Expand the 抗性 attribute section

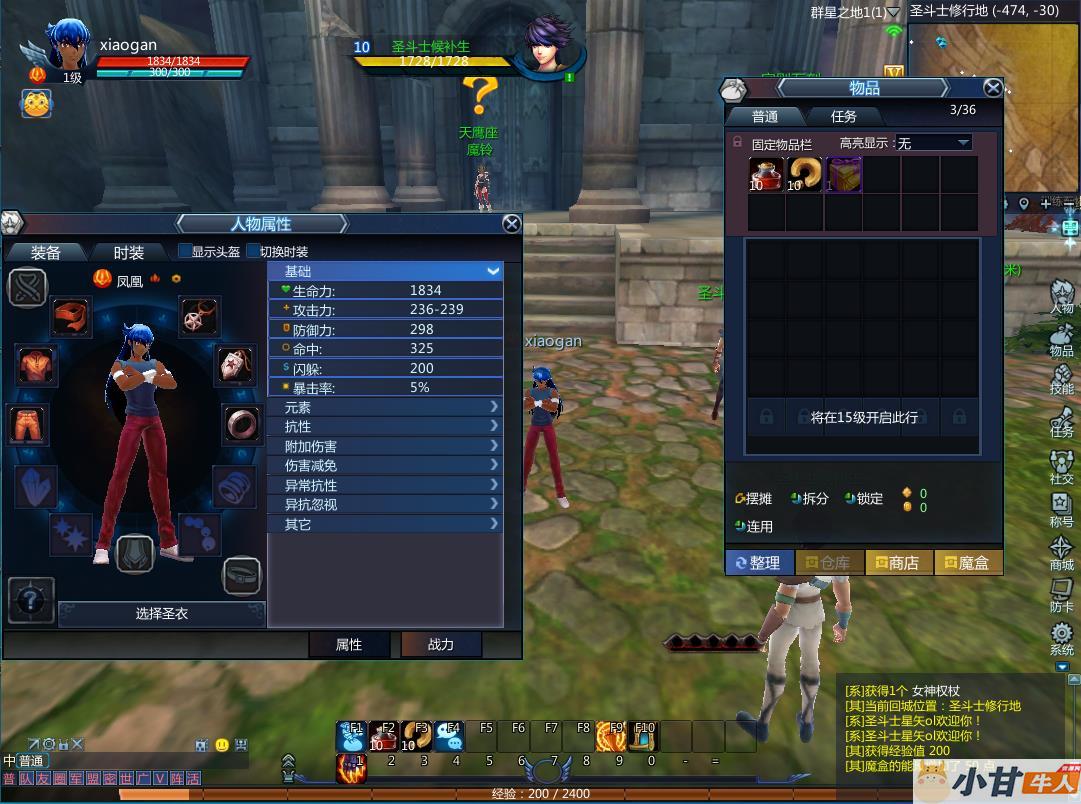pyautogui.click(x=385, y=427)
